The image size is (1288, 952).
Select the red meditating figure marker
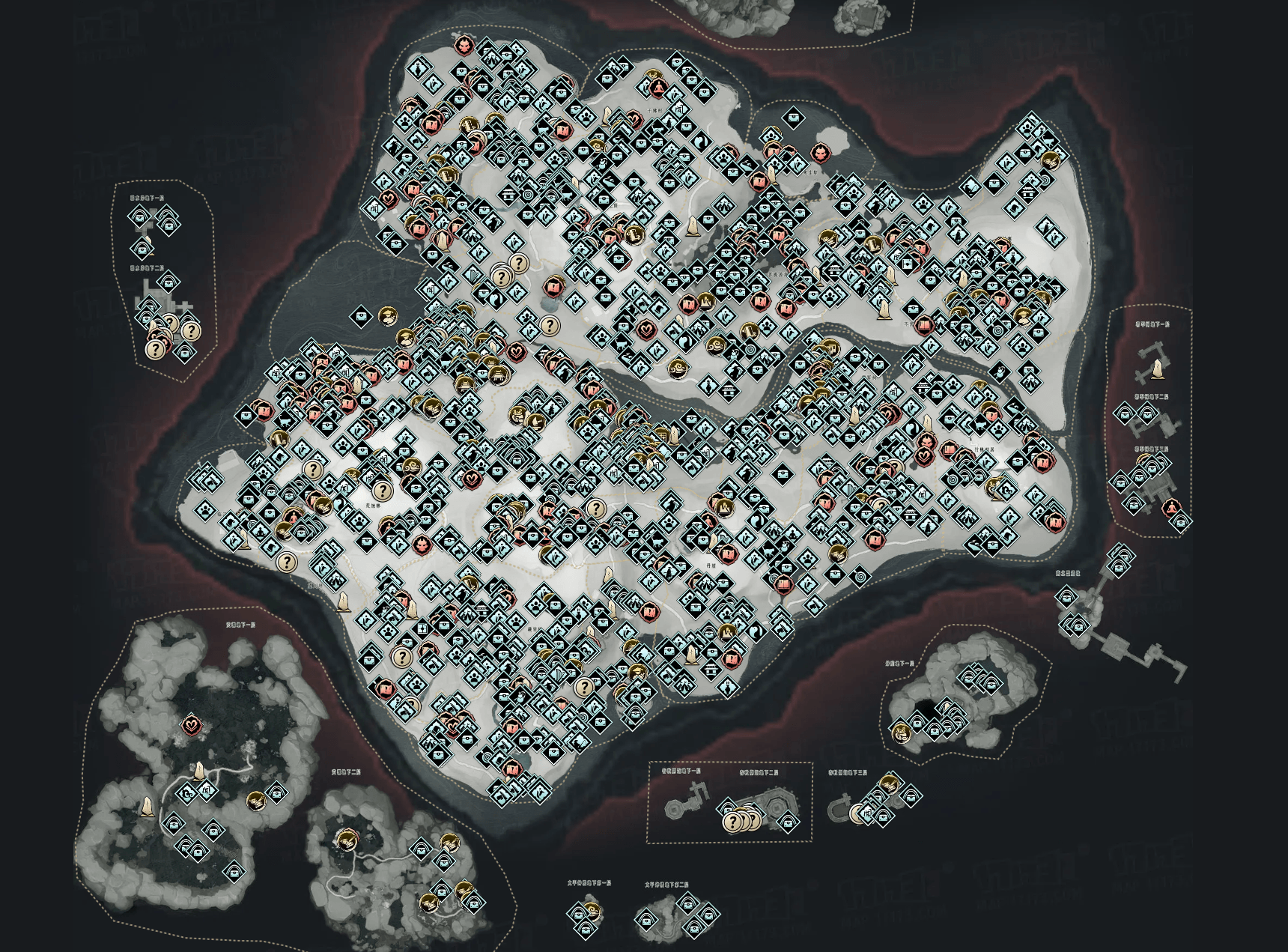pyautogui.click(x=1170, y=509)
